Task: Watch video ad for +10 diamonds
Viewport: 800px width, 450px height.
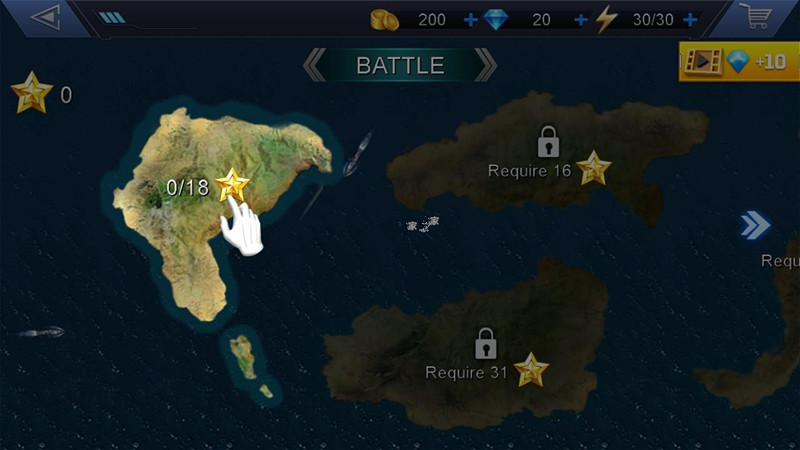Action: point(739,61)
